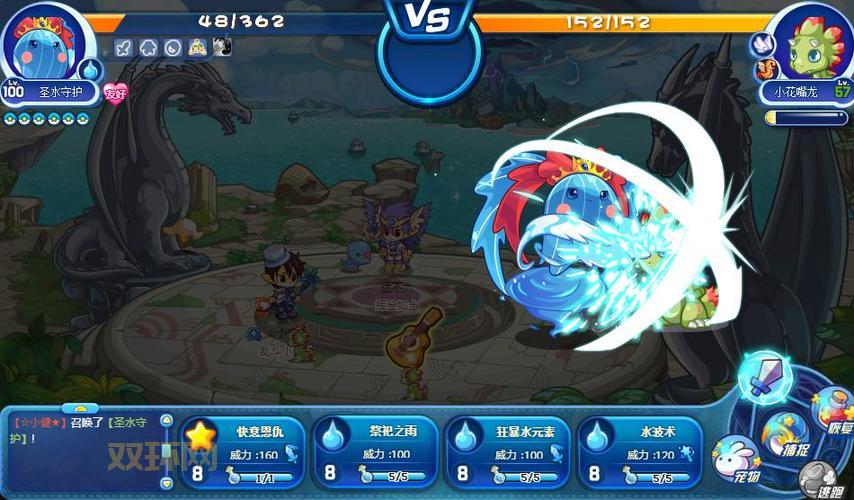Select the 狂暴水元素 skill
This screenshot has width=854, height=500.
point(507,450)
